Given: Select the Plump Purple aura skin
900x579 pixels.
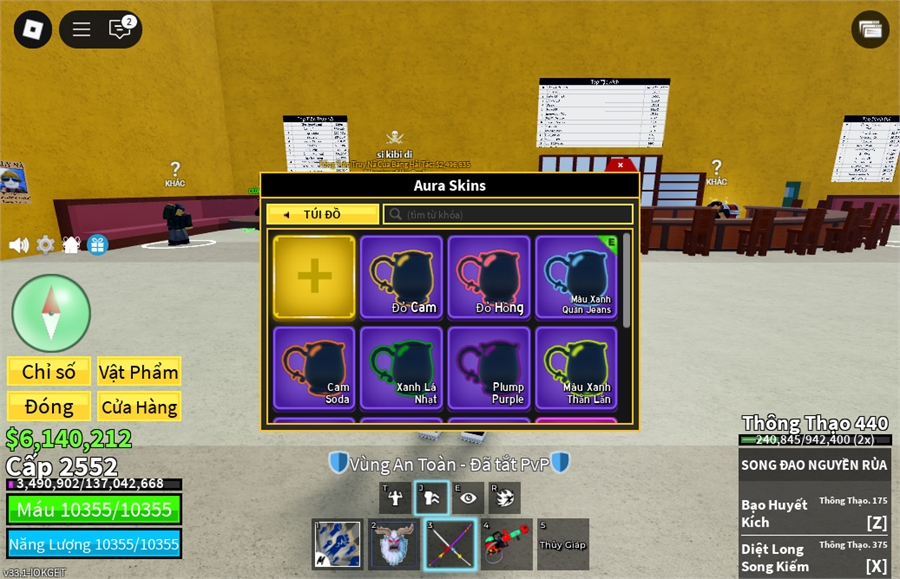Looking at the screenshot, I should (x=490, y=368).
